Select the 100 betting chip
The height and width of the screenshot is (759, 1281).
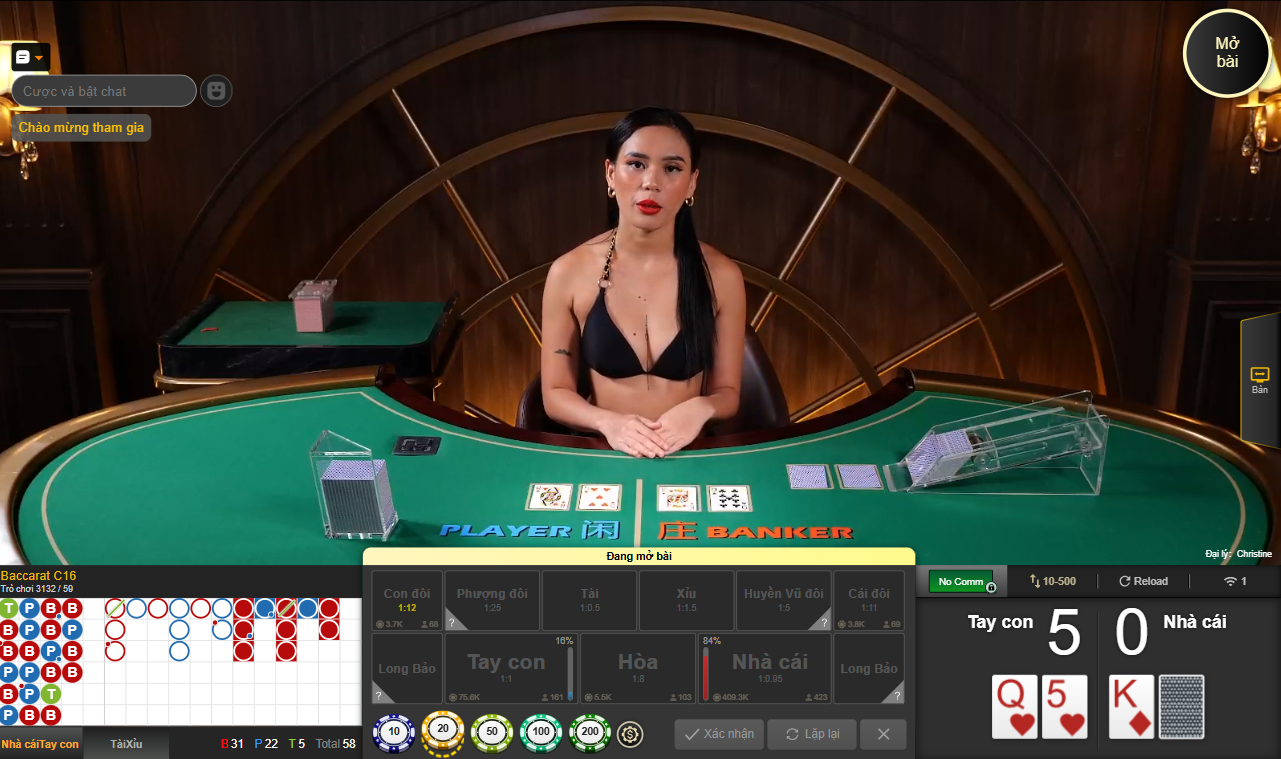pos(540,732)
